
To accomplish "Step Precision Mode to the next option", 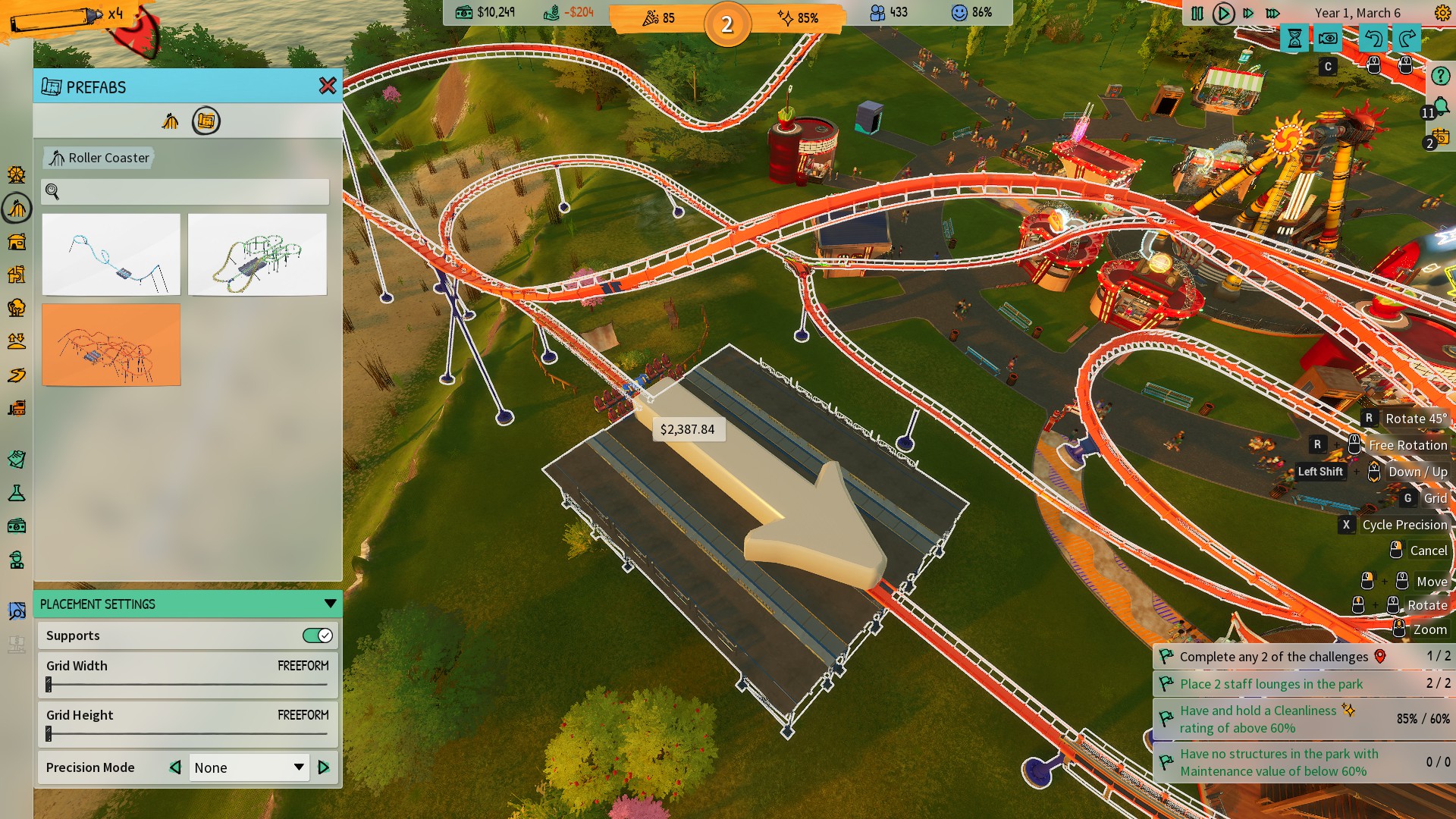I will click(x=324, y=767).
